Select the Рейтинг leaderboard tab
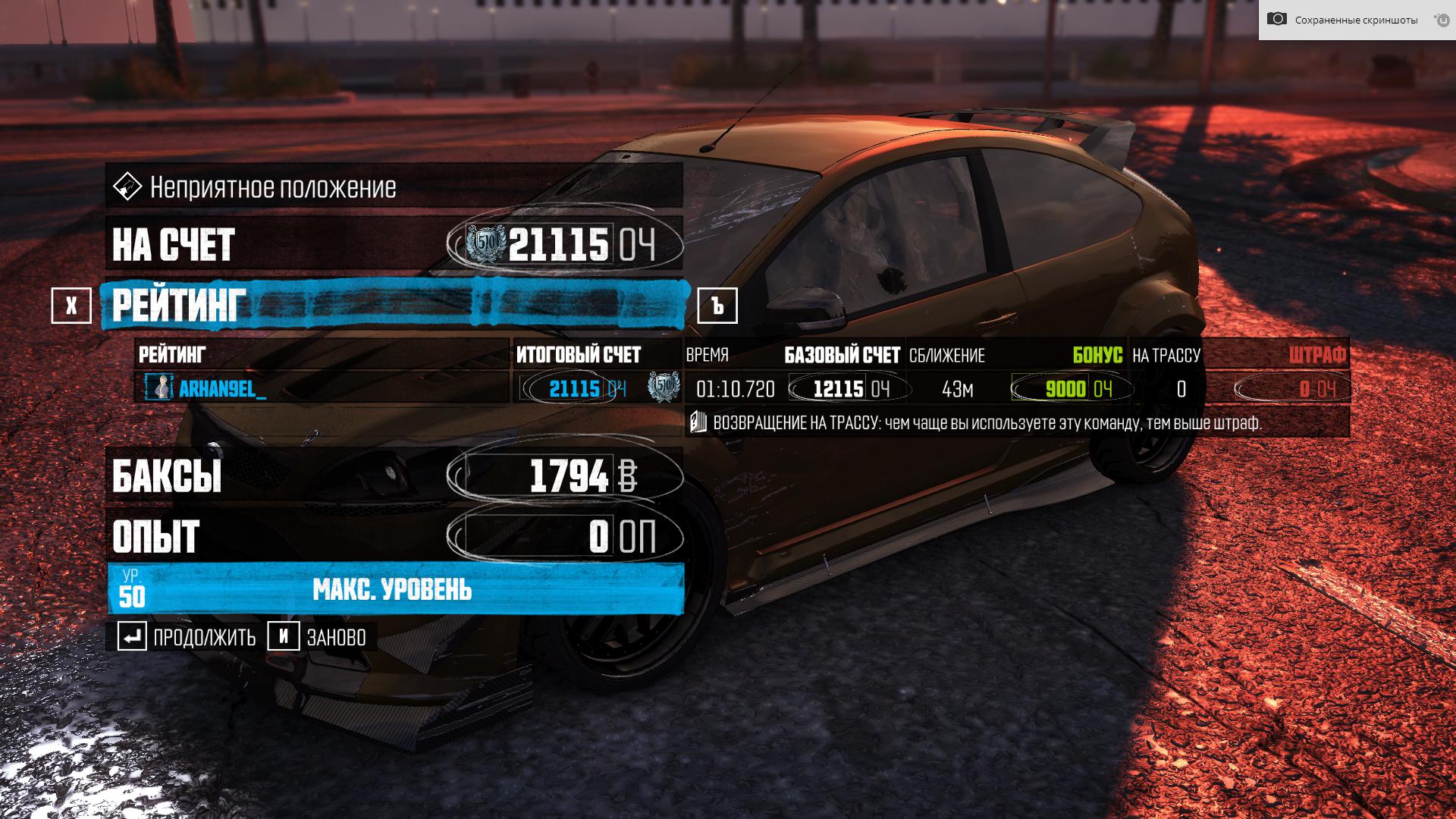Viewport: 1456px width, 819px height. tap(394, 305)
